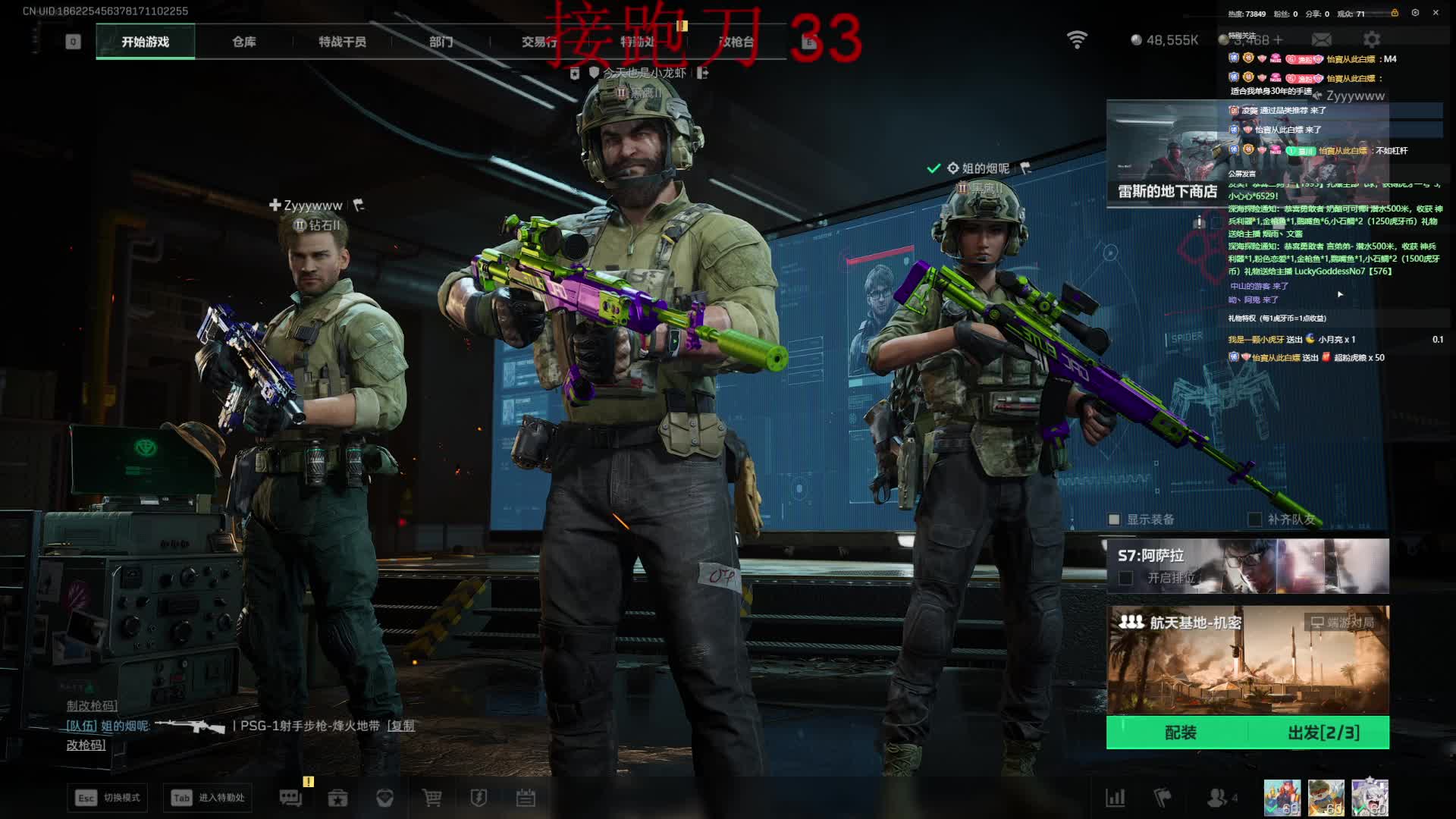Image resolution: width=1456 pixels, height=819 pixels.
Task: Close the stream overlay with the X
Action: pyautogui.click(x=1436, y=13)
